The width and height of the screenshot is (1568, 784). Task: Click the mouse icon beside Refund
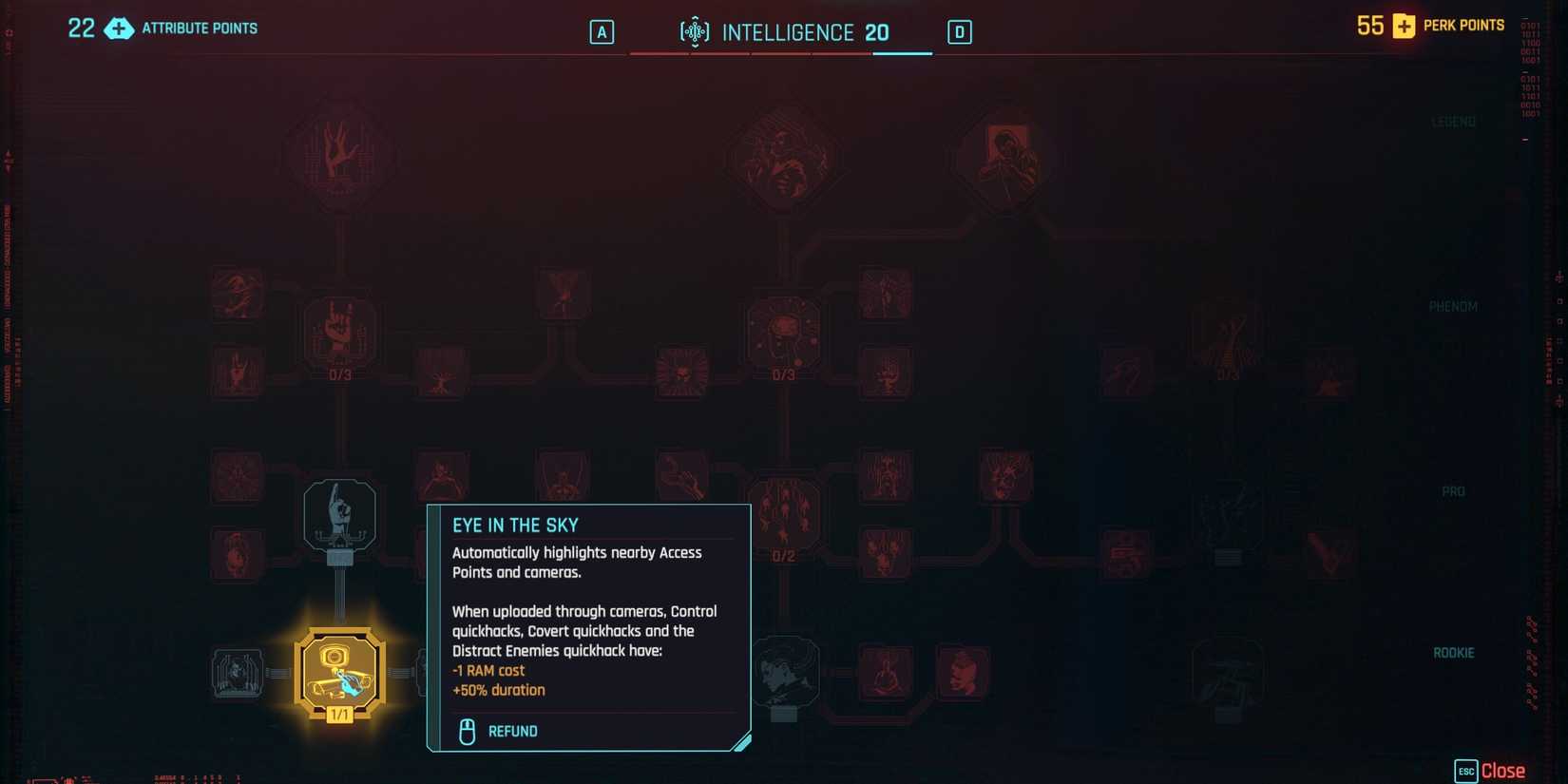466,731
